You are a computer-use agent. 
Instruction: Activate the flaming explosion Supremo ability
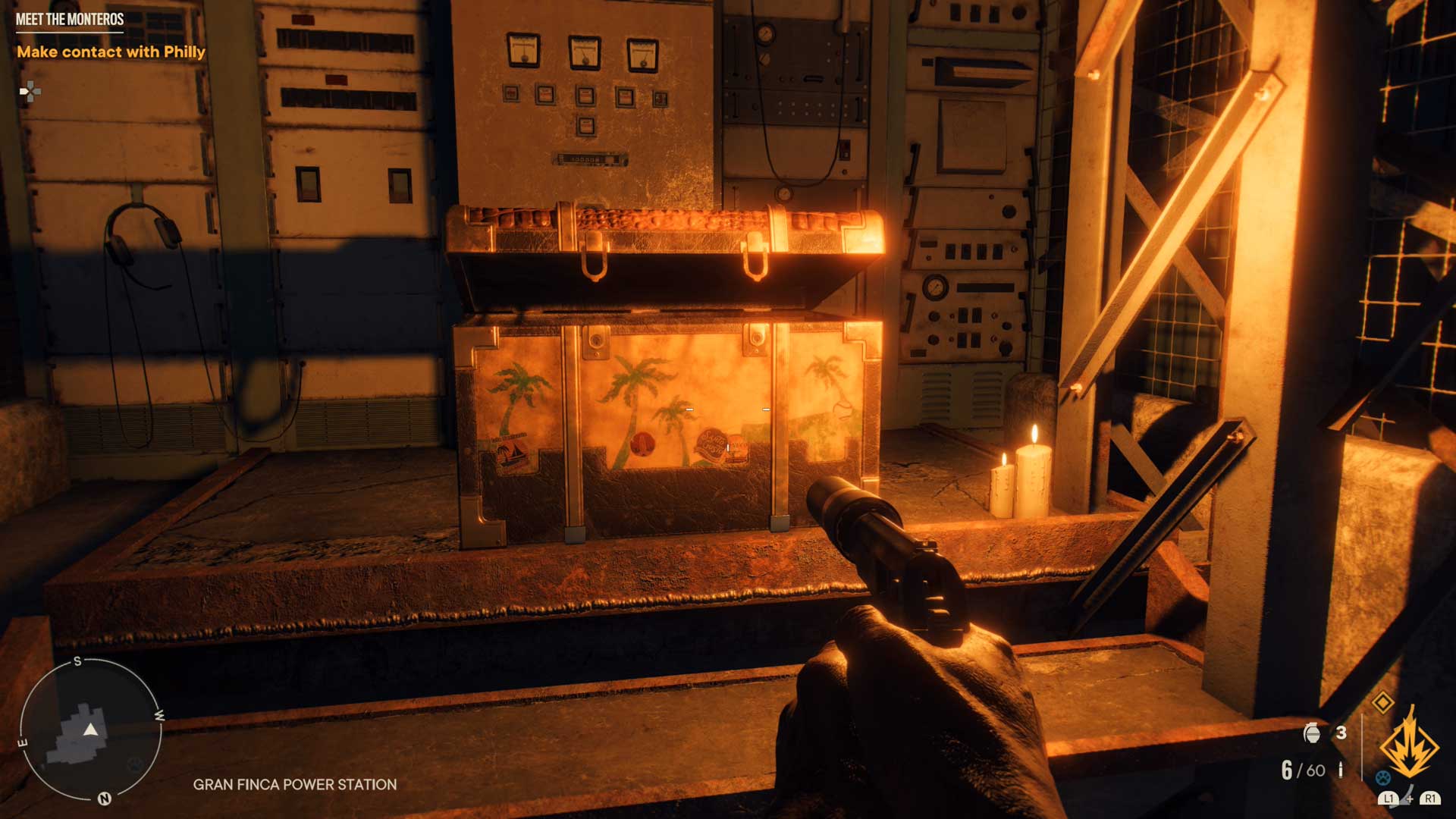pyautogui.click(x=1409, y=745)
